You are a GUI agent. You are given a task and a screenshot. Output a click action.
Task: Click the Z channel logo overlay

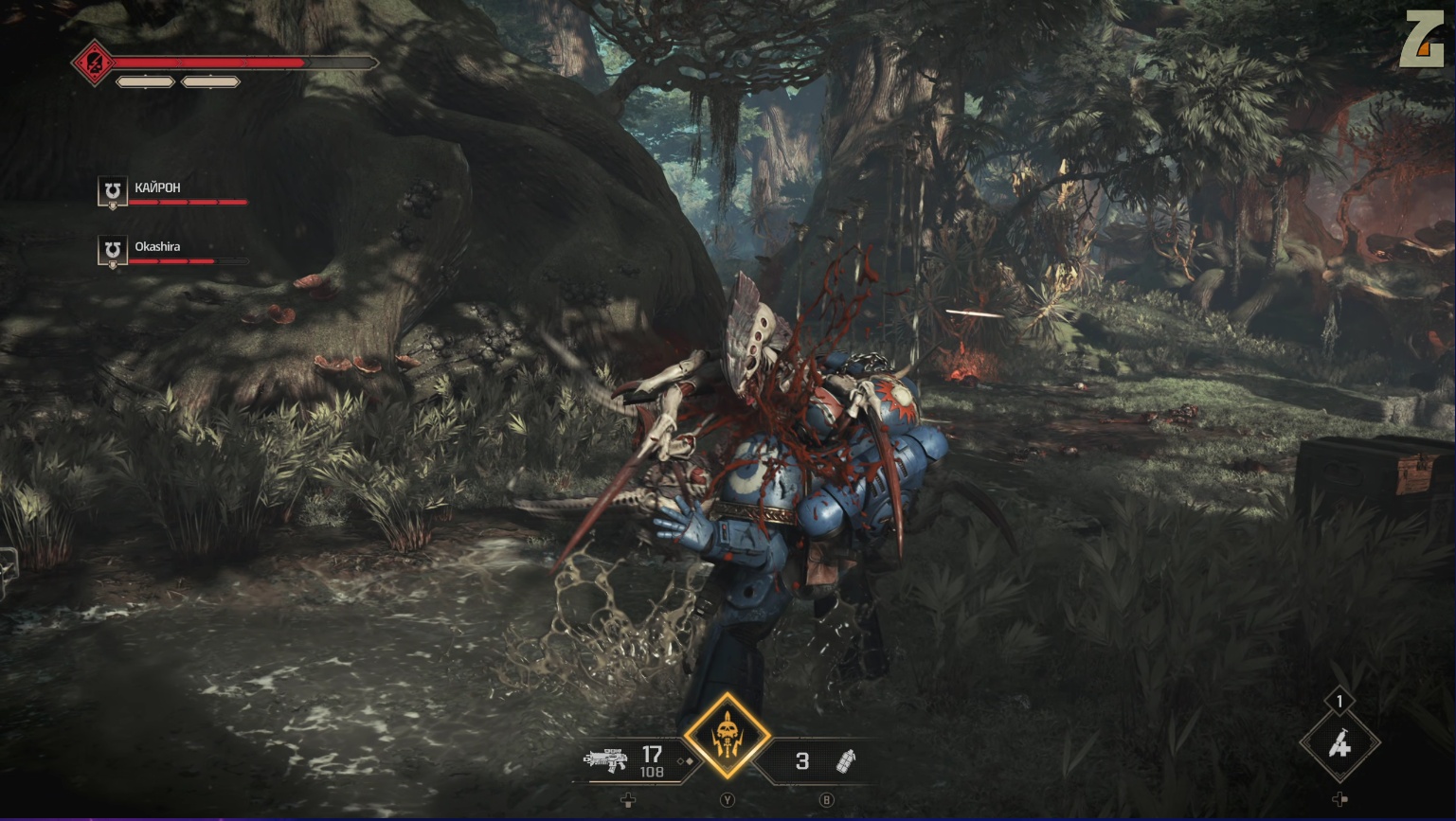click(1421, 40)
